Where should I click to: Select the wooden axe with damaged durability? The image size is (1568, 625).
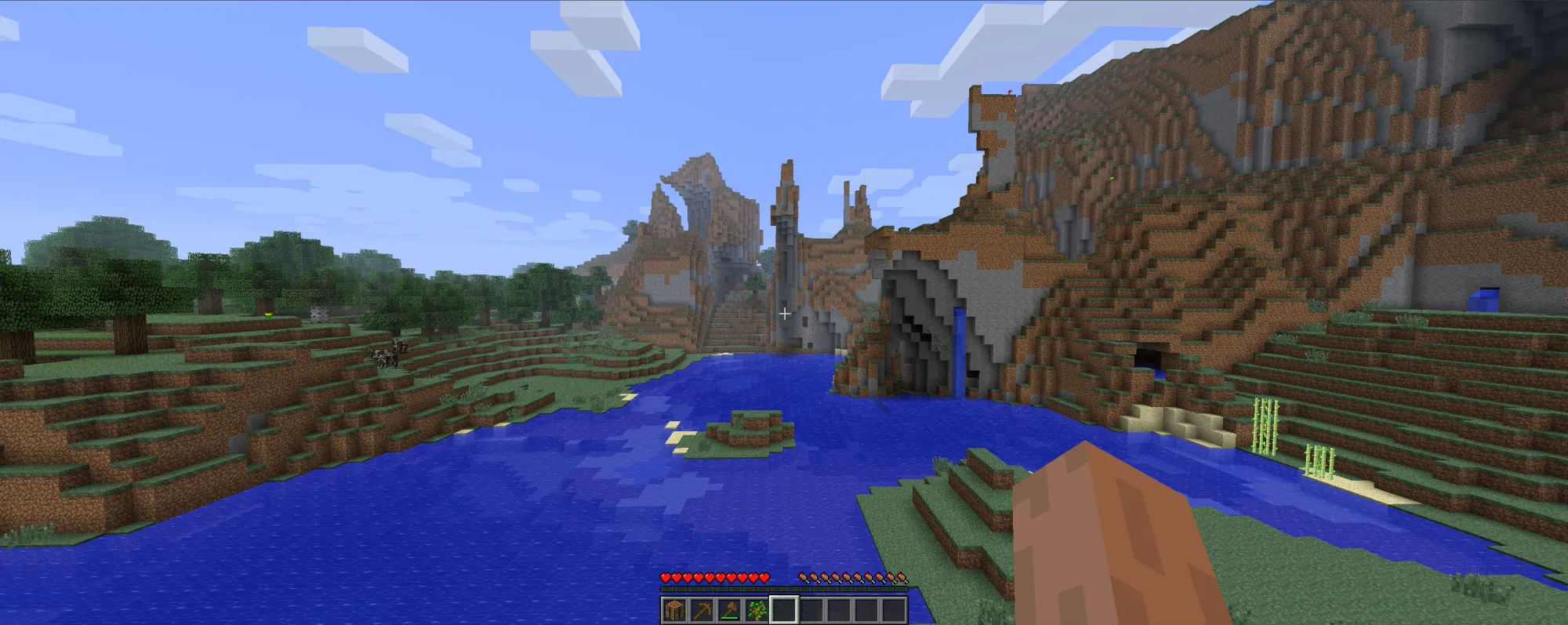pyautogui.click(x=728, y=610)
